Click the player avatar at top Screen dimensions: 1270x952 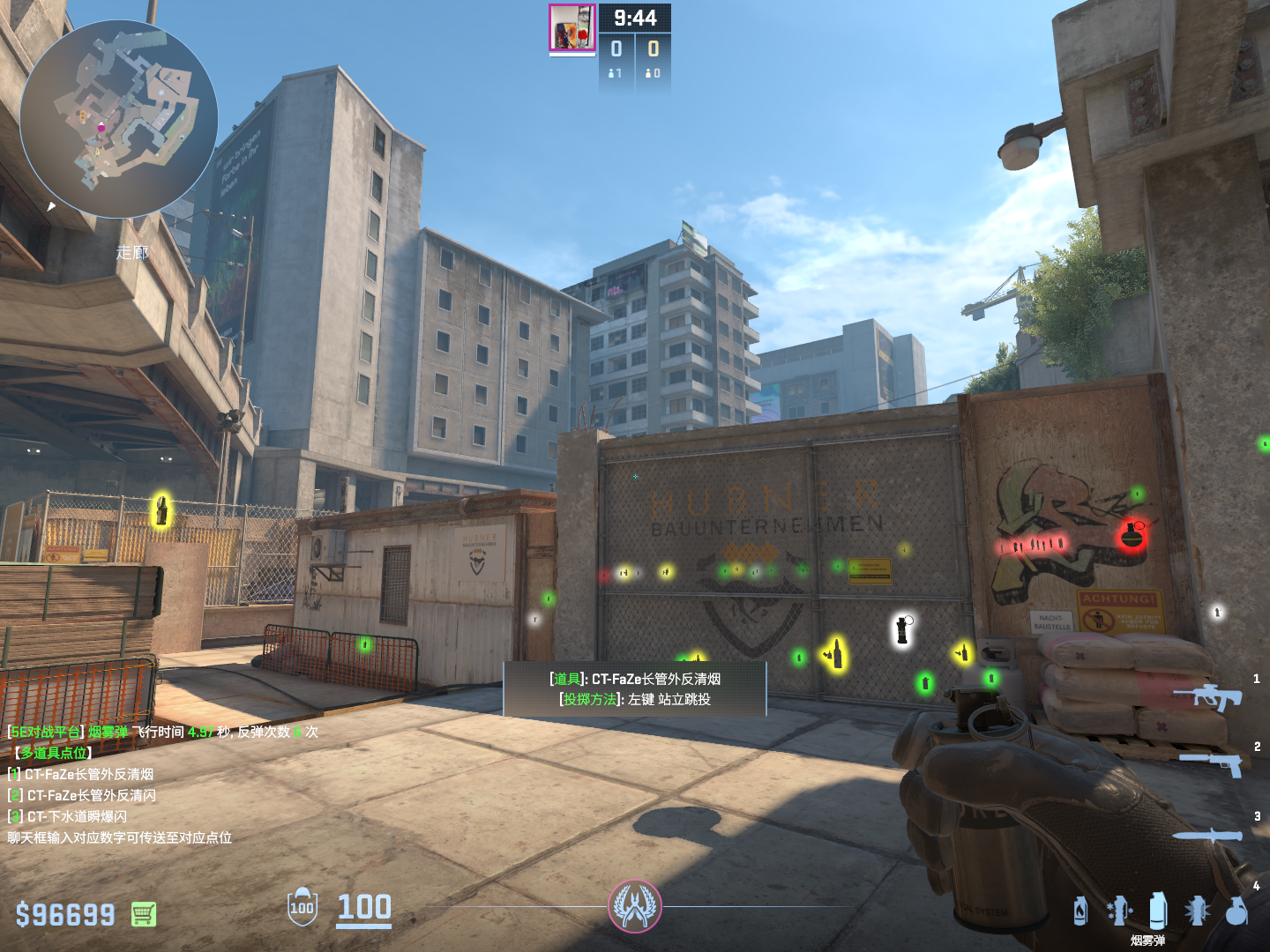572,27
